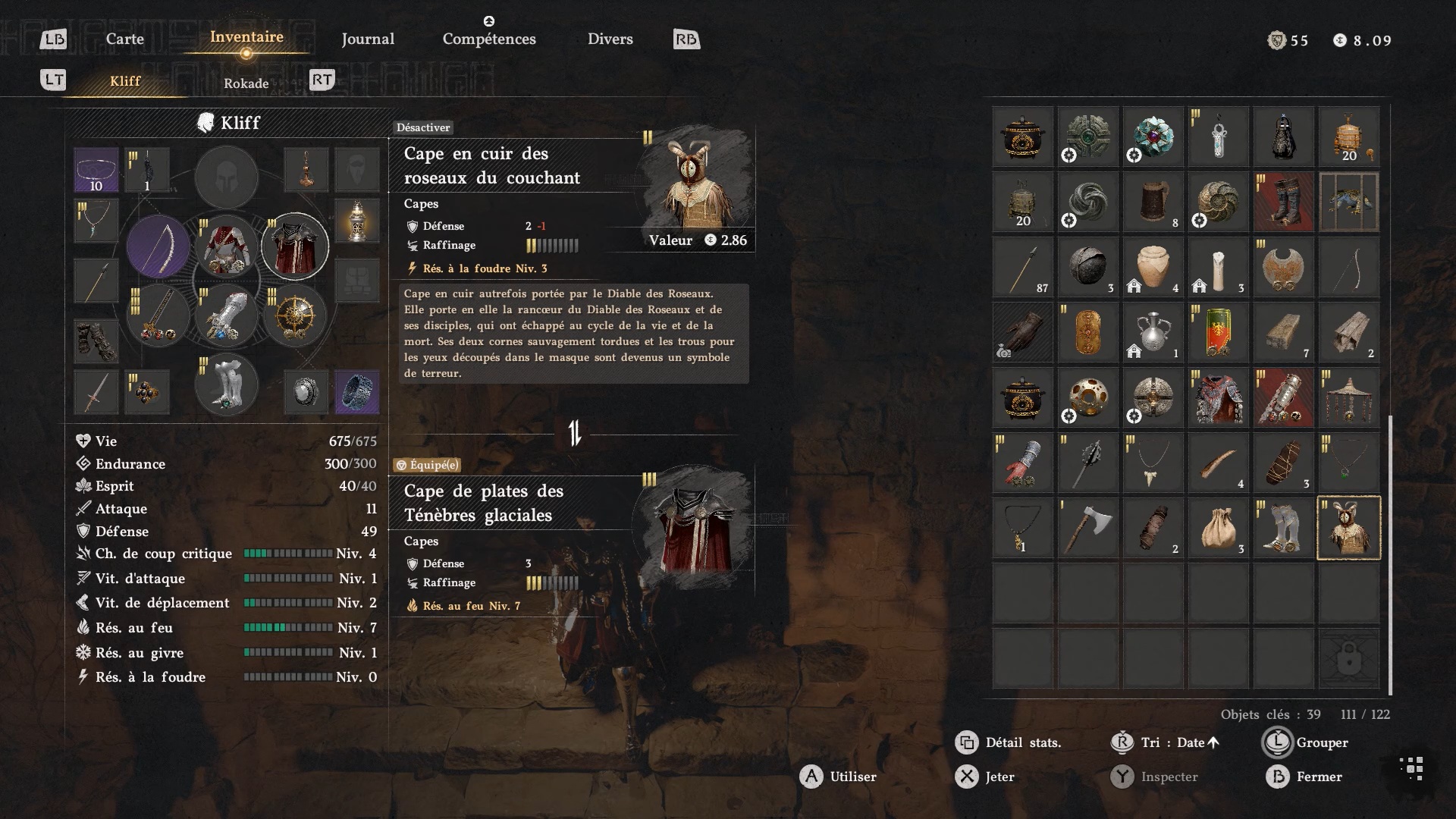Select the caged creature inventory slot
Image resolution: width=1456 pixels, height=819 pixels.
point(1348,202)
